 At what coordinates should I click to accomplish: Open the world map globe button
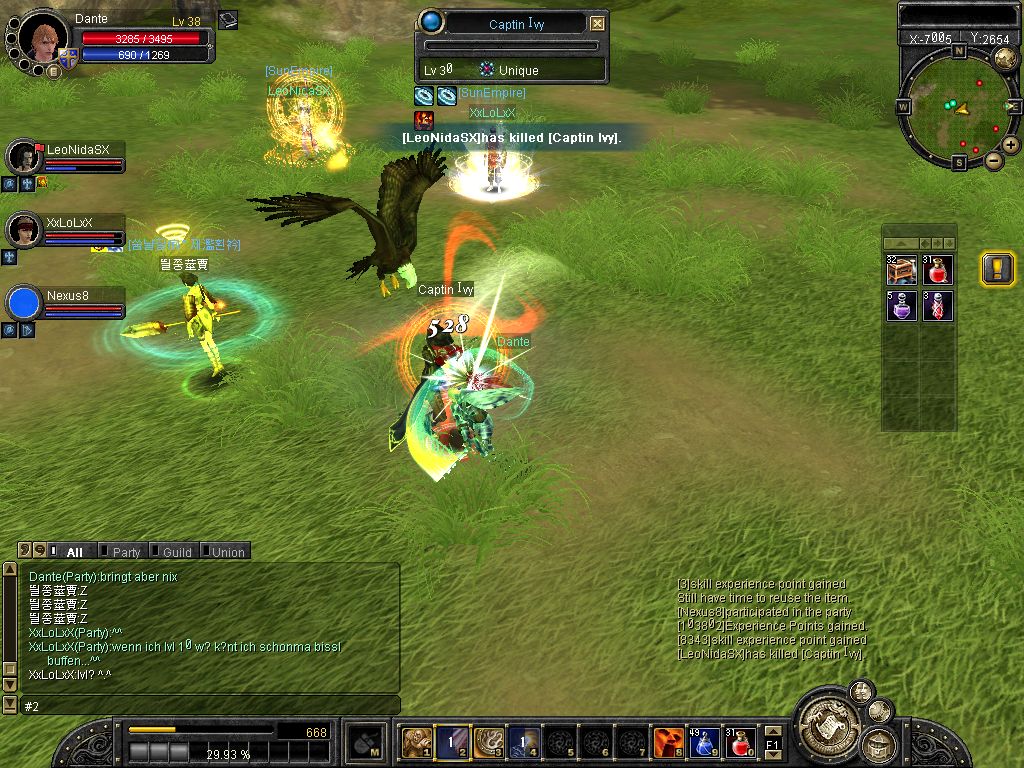point(1005,58)
